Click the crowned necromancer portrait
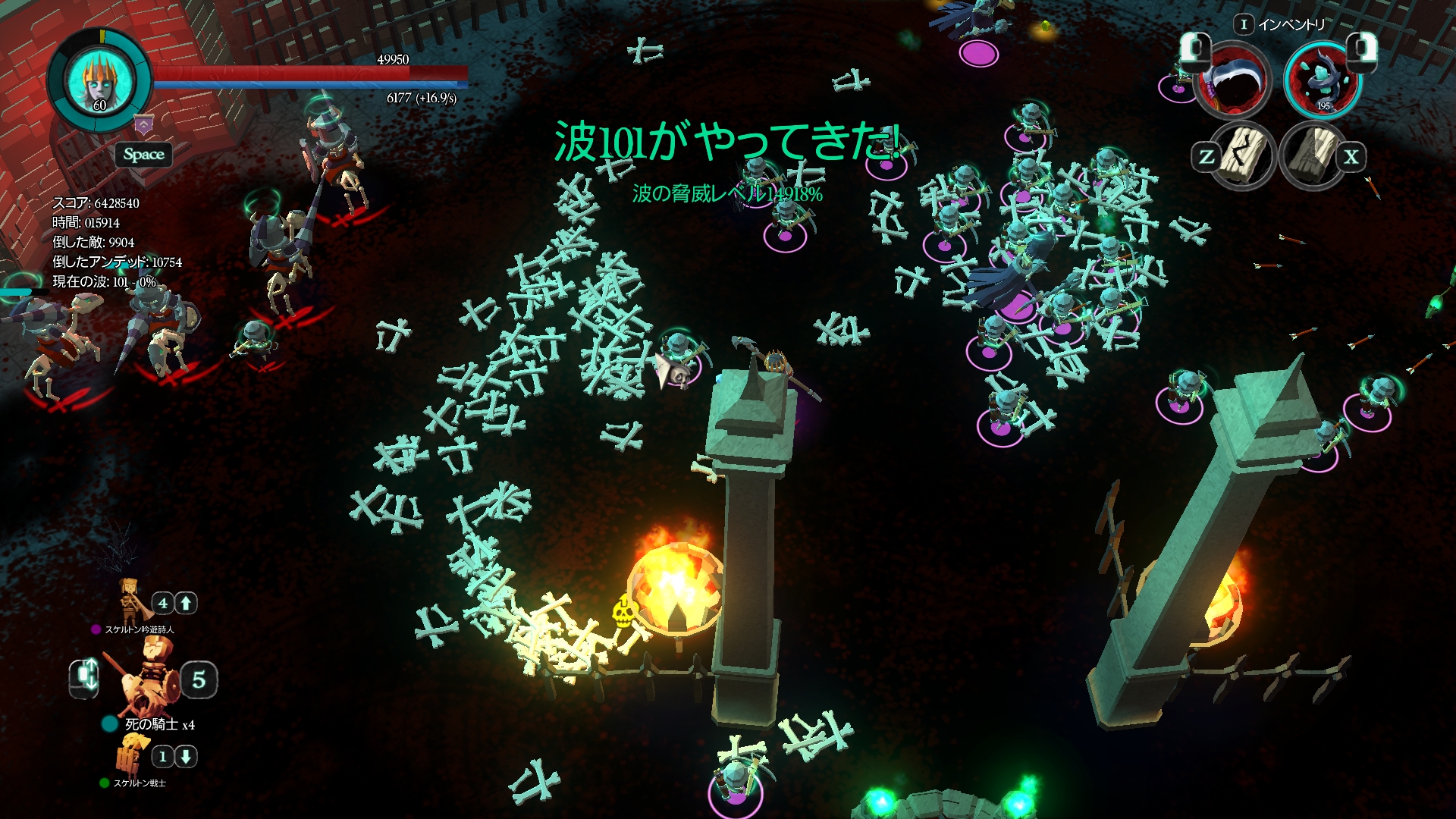1456x819 pixels. 99,79
